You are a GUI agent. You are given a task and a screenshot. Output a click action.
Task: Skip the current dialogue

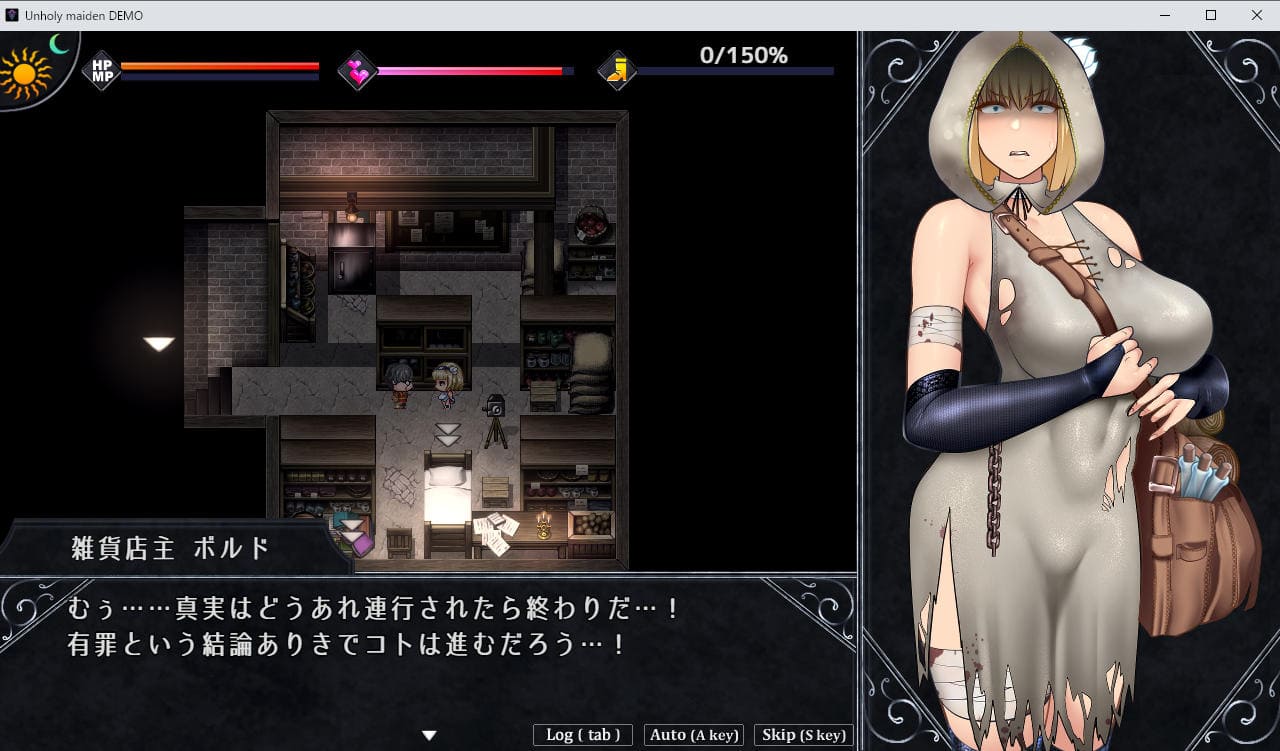point(803,735)
